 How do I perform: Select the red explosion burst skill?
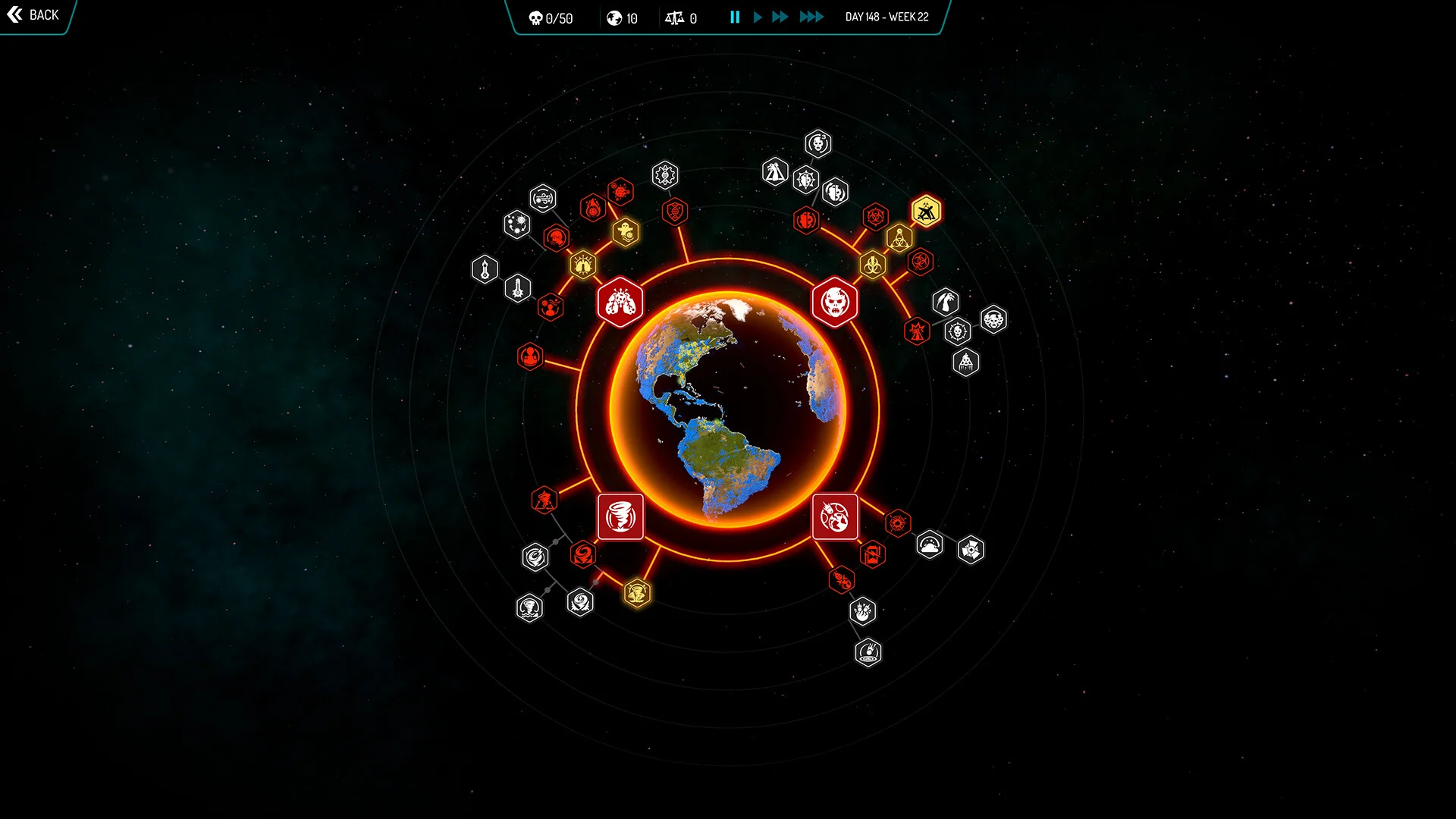pyautogui.click(x=898, y=523)
